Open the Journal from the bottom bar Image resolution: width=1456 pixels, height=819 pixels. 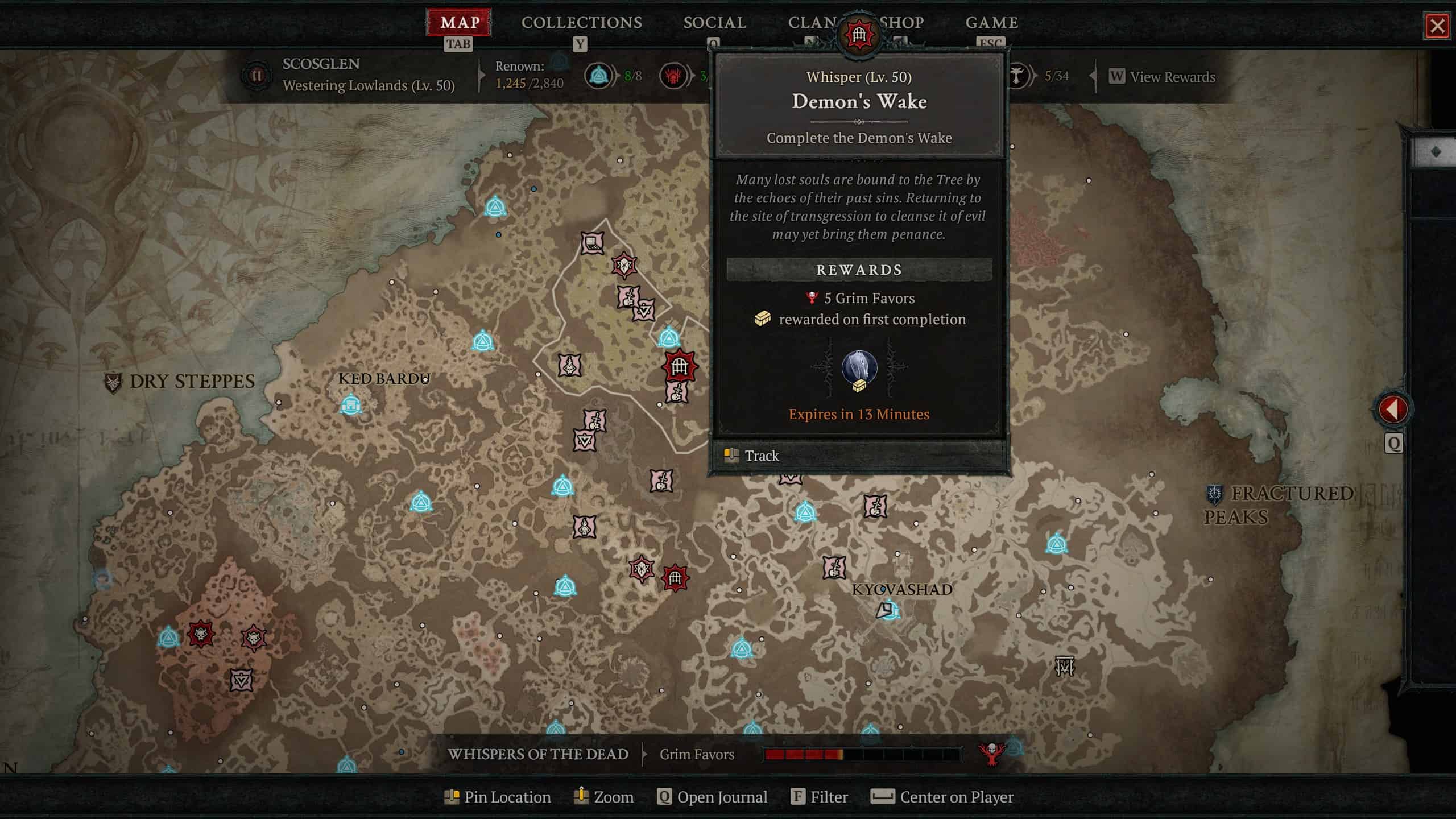click(712, 797)
